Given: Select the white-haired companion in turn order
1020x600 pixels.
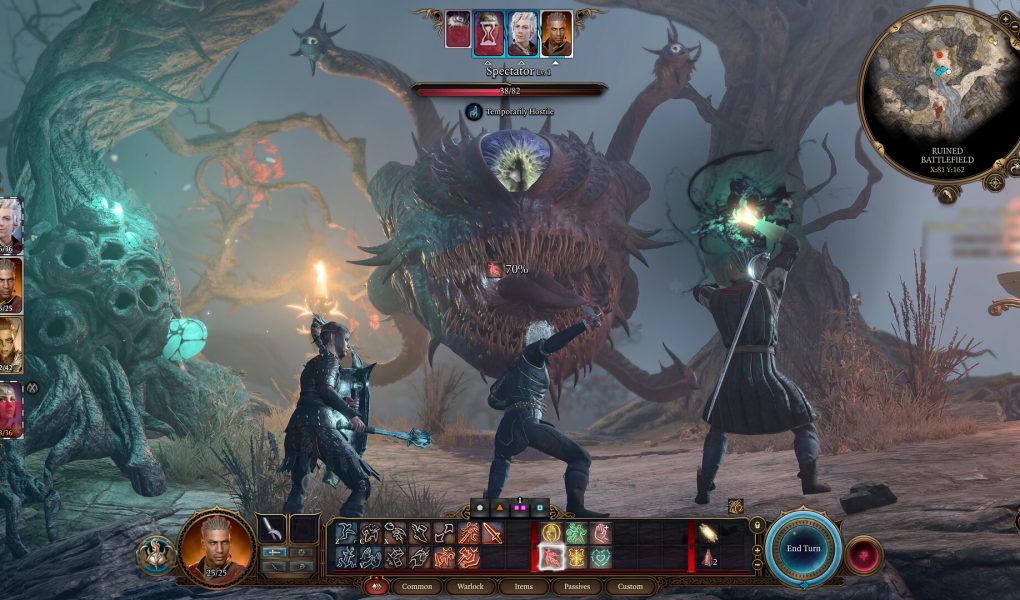Looking at the screenshot, I should click(522, 34).
